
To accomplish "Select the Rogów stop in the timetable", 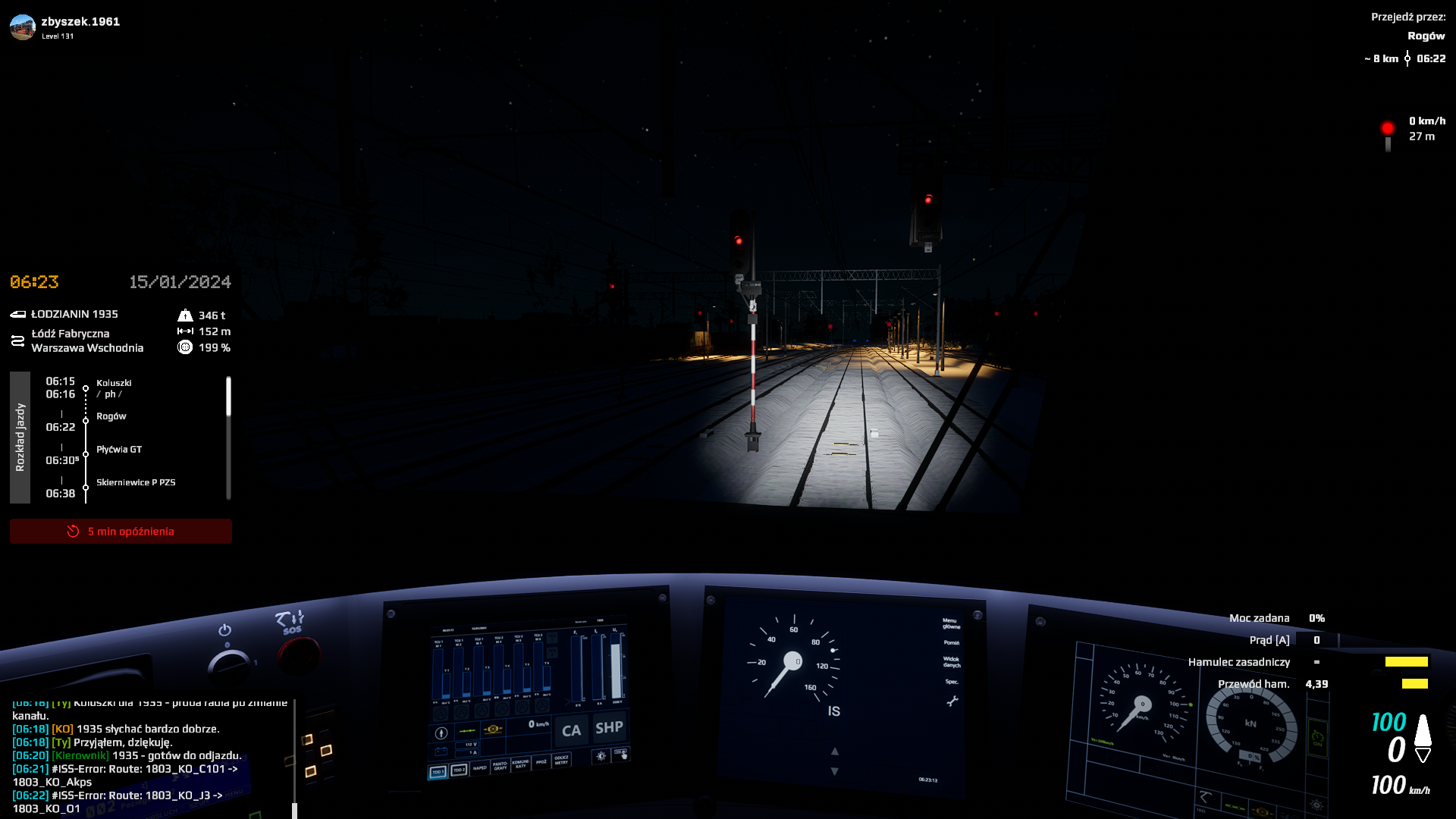I will [111, 416].
